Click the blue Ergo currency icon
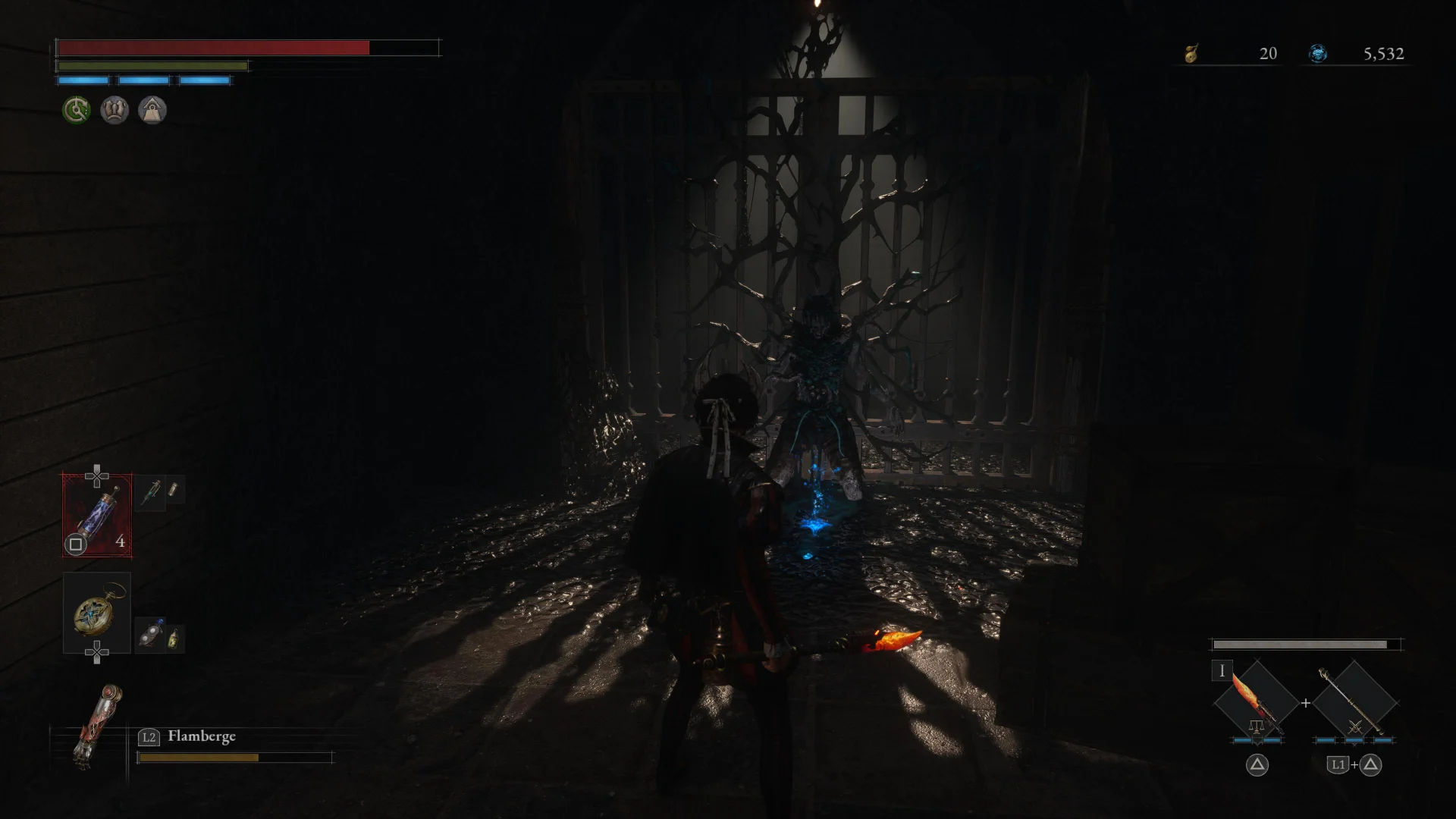Screen dimensions: 1456x819 click(x=1318, y=53)
